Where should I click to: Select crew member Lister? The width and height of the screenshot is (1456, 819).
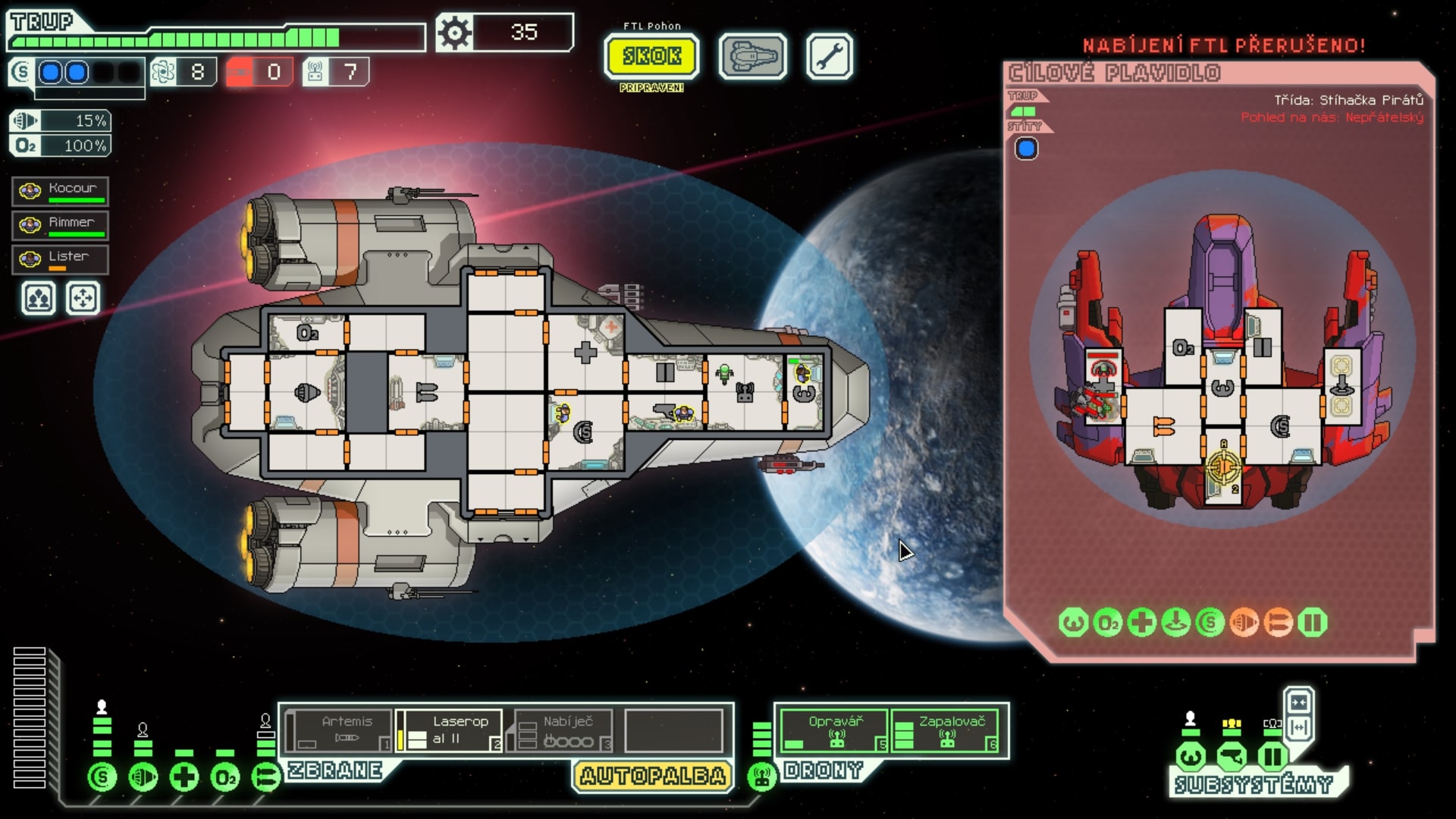(59, 259)
